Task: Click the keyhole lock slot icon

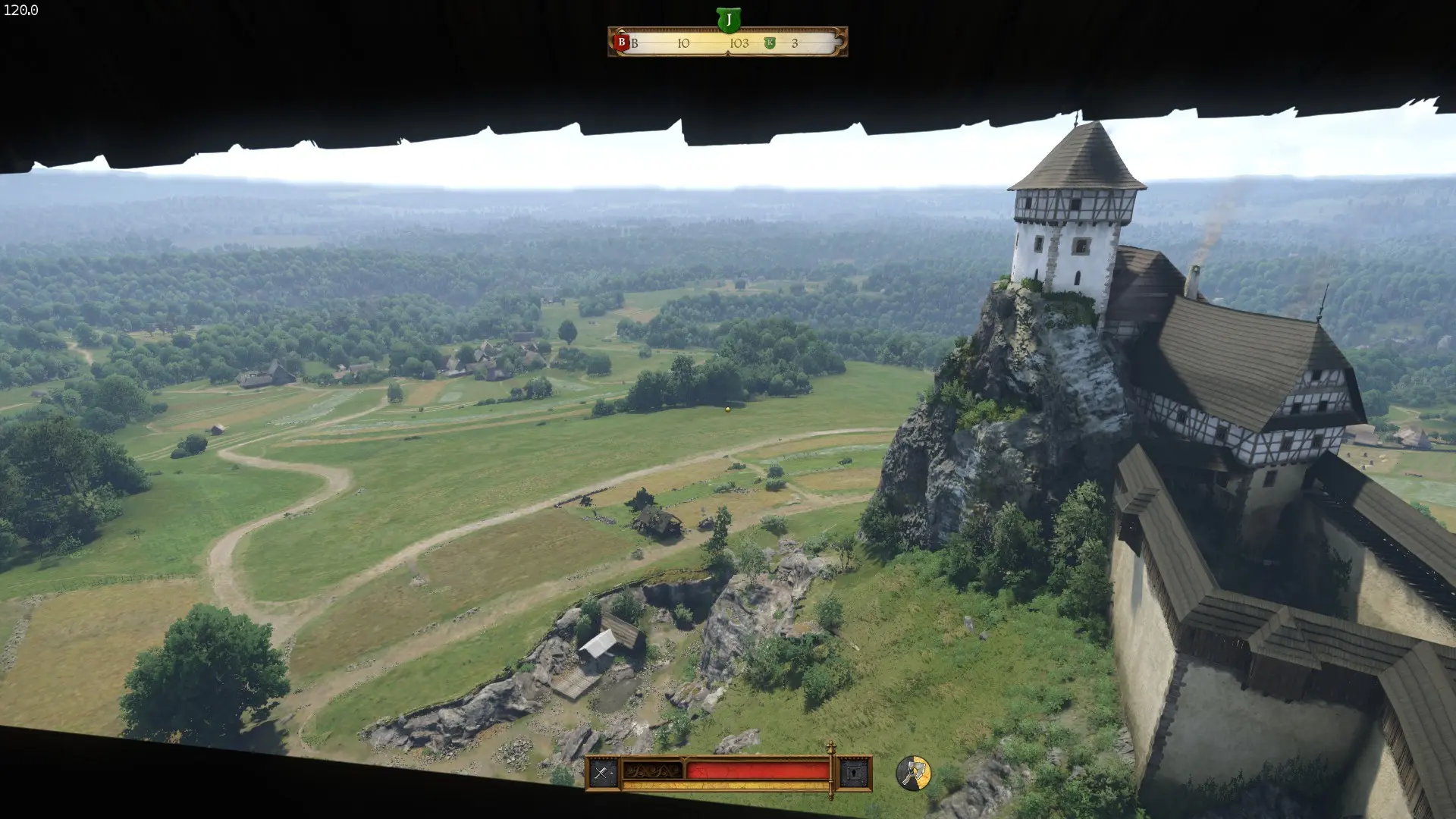Action: (x=855, y=773)
